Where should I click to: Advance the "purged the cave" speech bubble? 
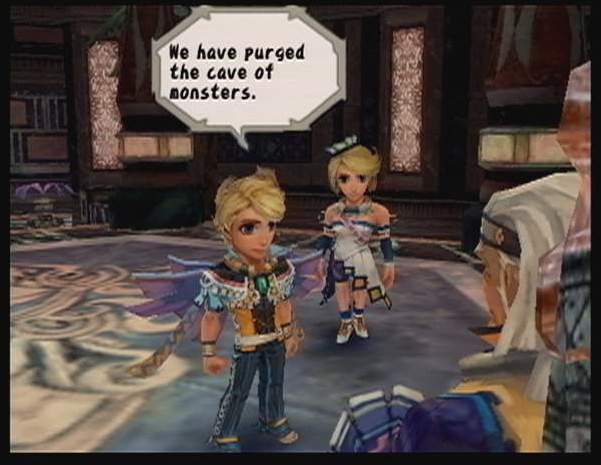pyautogui.click(x=246, y=72)
